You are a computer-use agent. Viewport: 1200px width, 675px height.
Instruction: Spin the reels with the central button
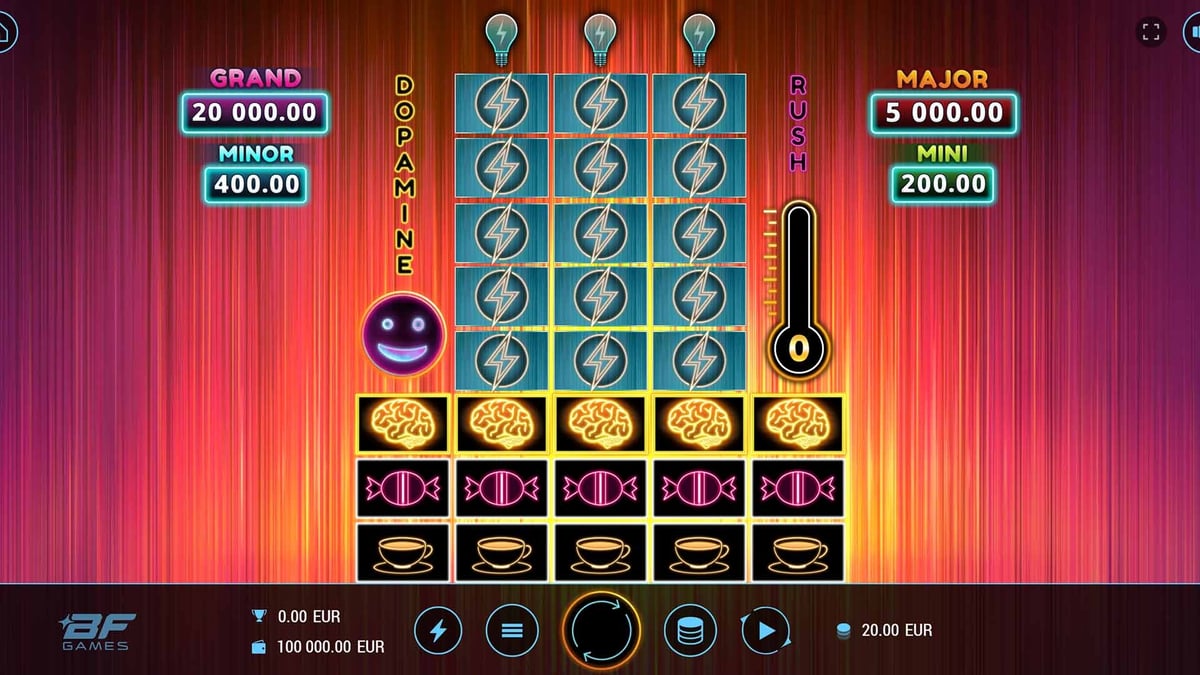[x=601, y=631]
